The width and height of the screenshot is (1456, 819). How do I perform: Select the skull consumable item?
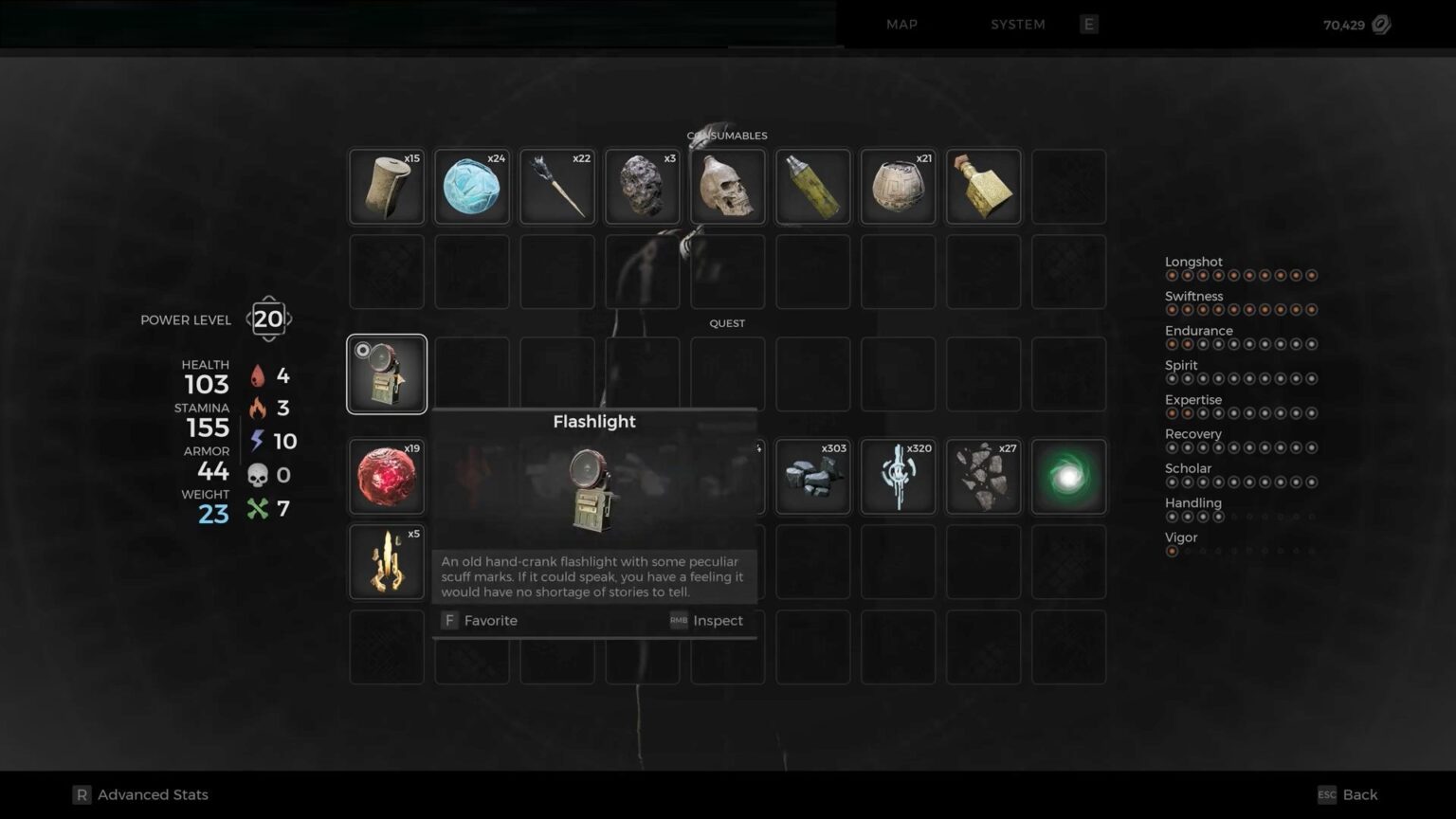(x=727, y=186)
